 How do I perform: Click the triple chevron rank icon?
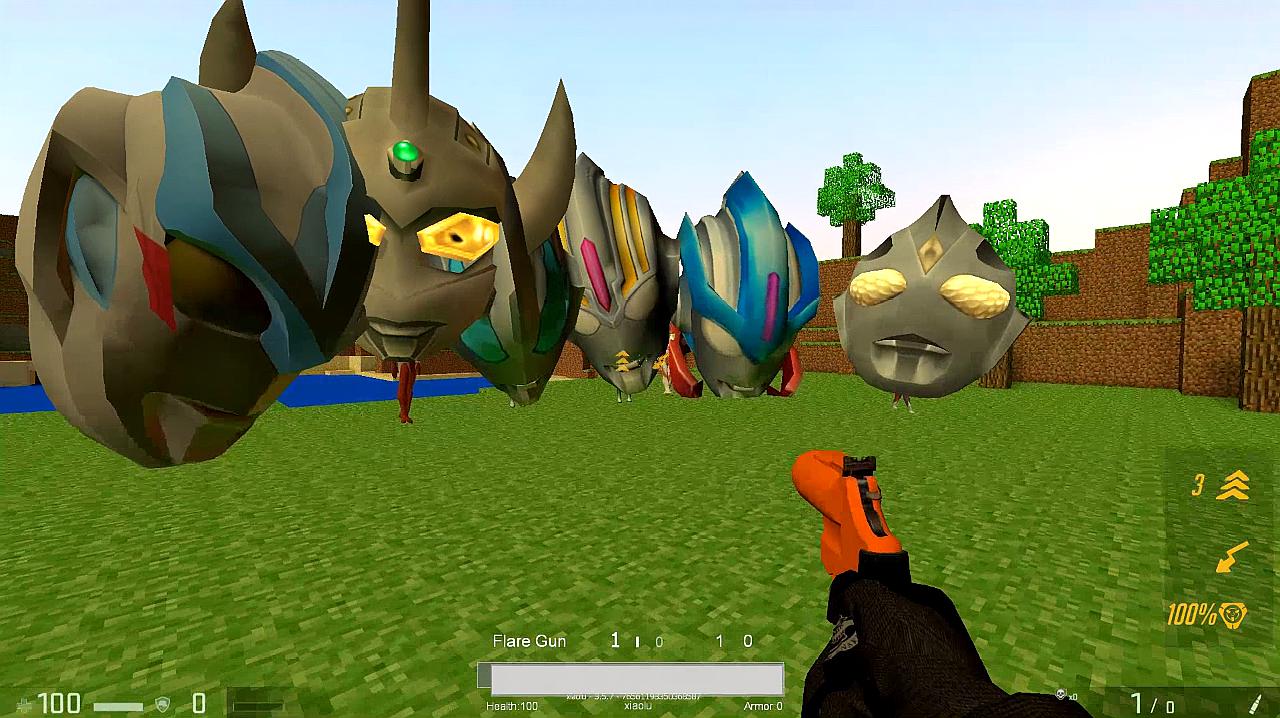point(1234,486)
